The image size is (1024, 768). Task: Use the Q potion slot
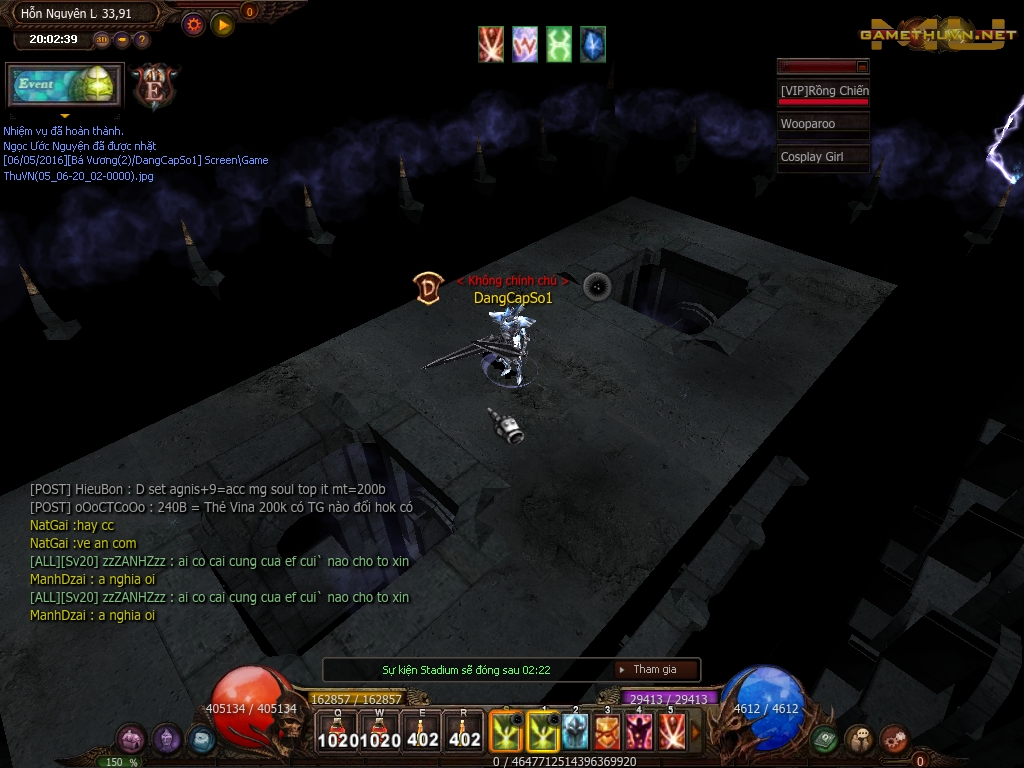coord(337,731)
